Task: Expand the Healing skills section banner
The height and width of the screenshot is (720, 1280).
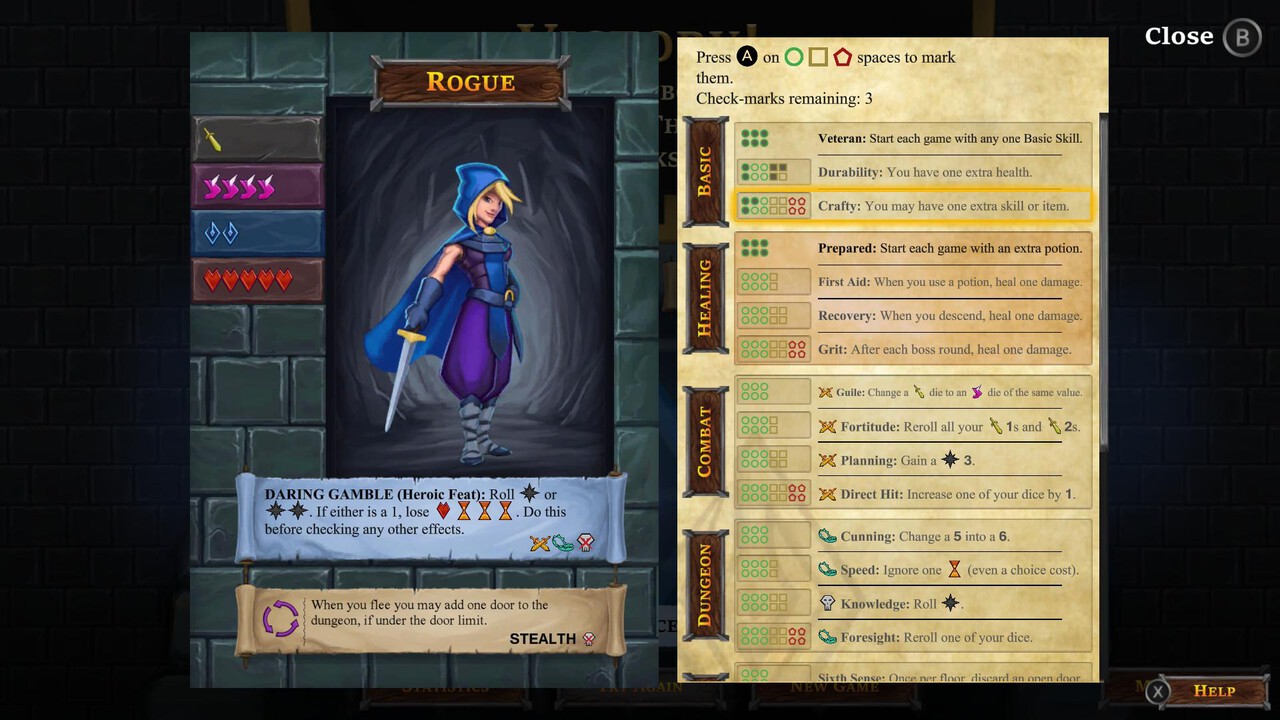Action: (706, 295)
